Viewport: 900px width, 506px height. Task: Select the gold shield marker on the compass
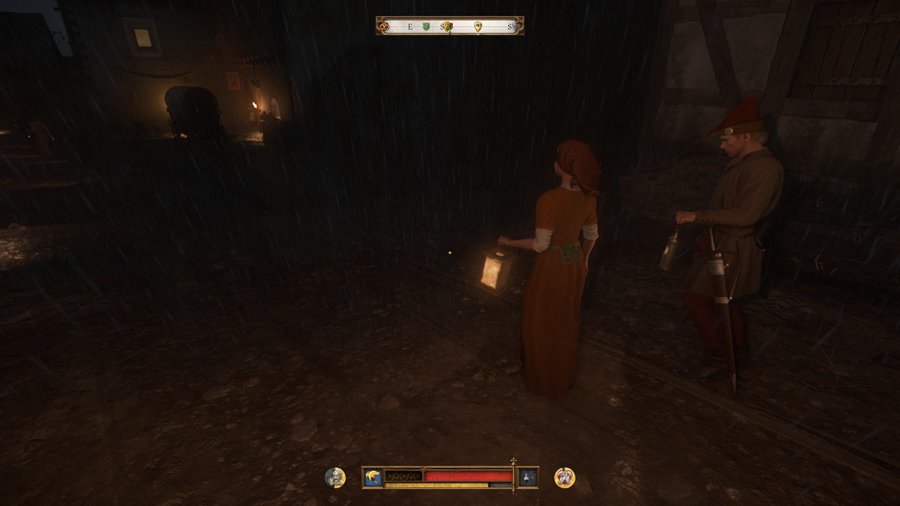tap(477, 26)
